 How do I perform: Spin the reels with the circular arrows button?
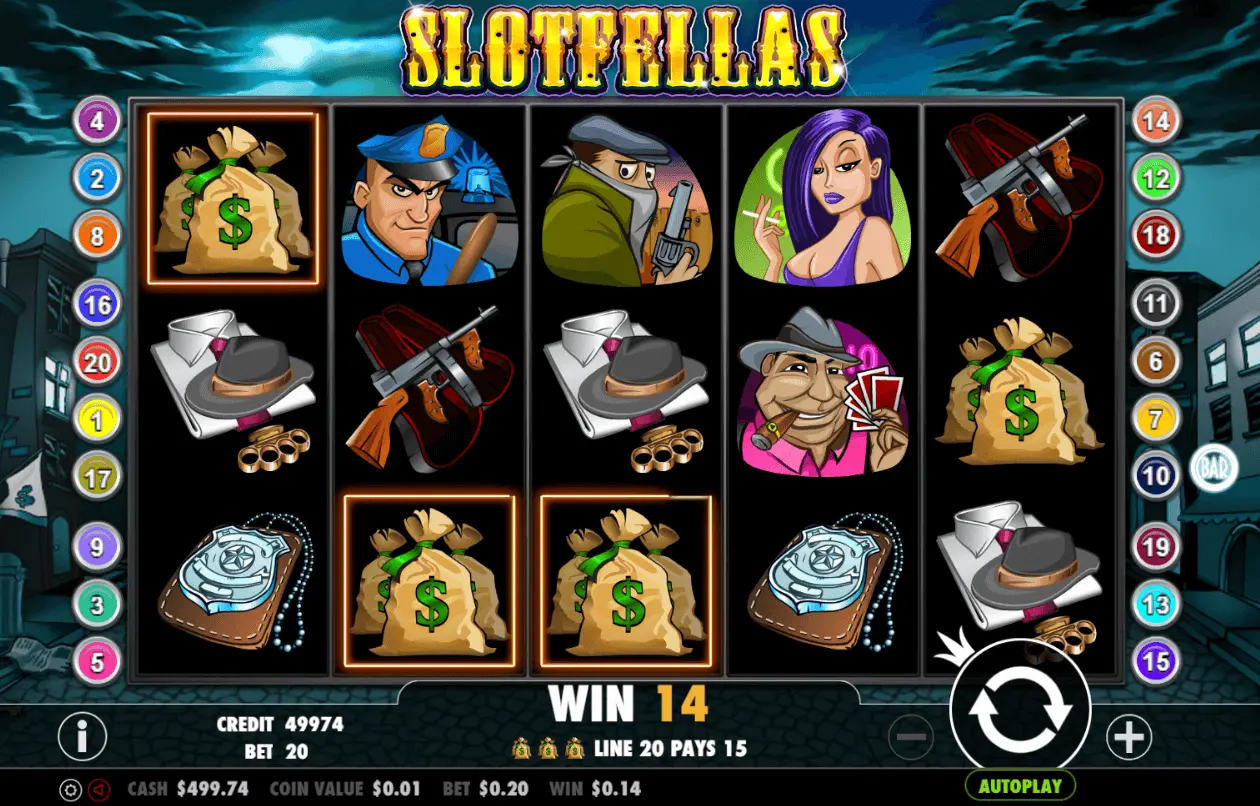1019,711
